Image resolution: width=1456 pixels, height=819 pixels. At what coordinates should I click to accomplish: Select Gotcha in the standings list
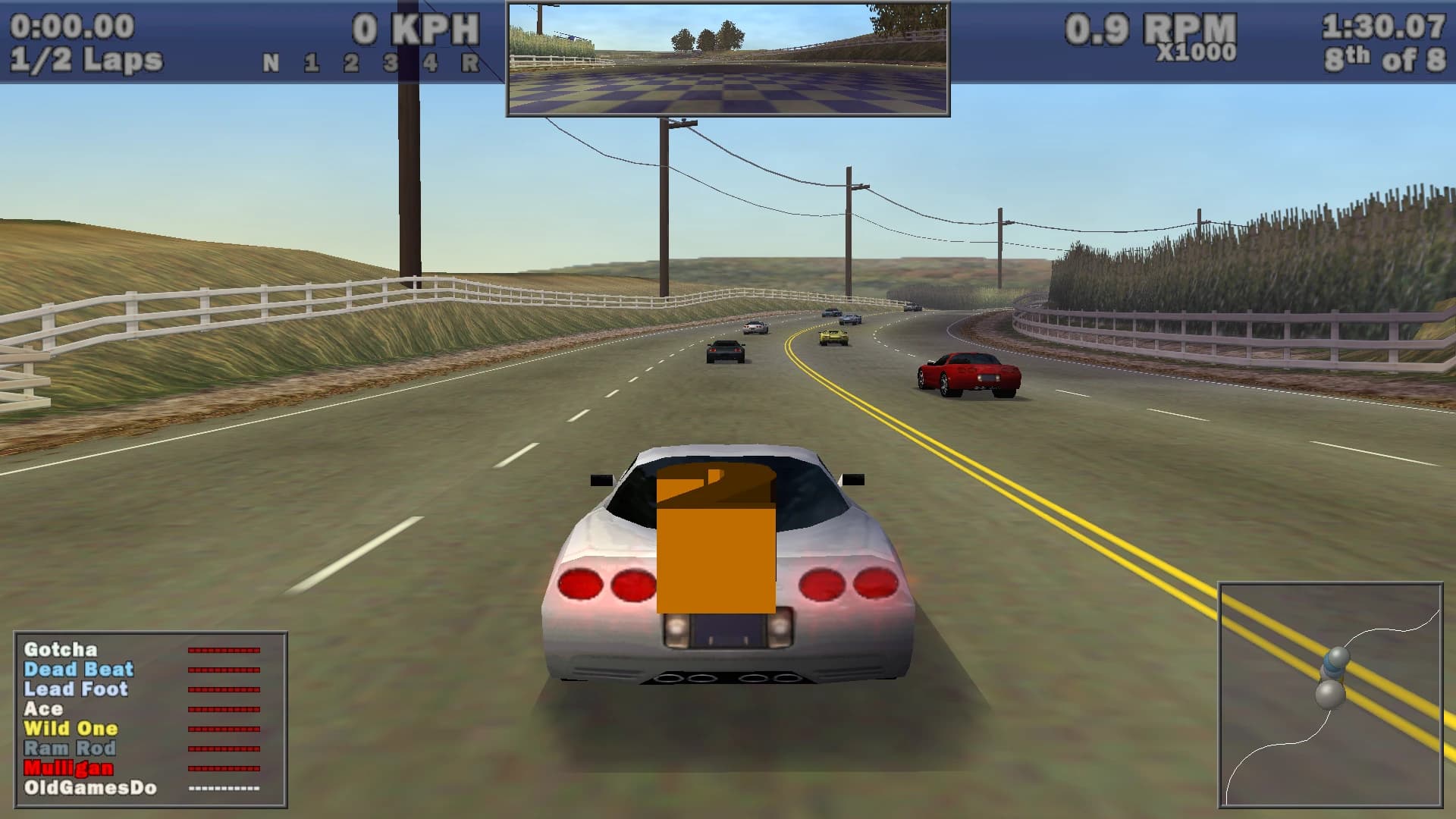point(61,651)
